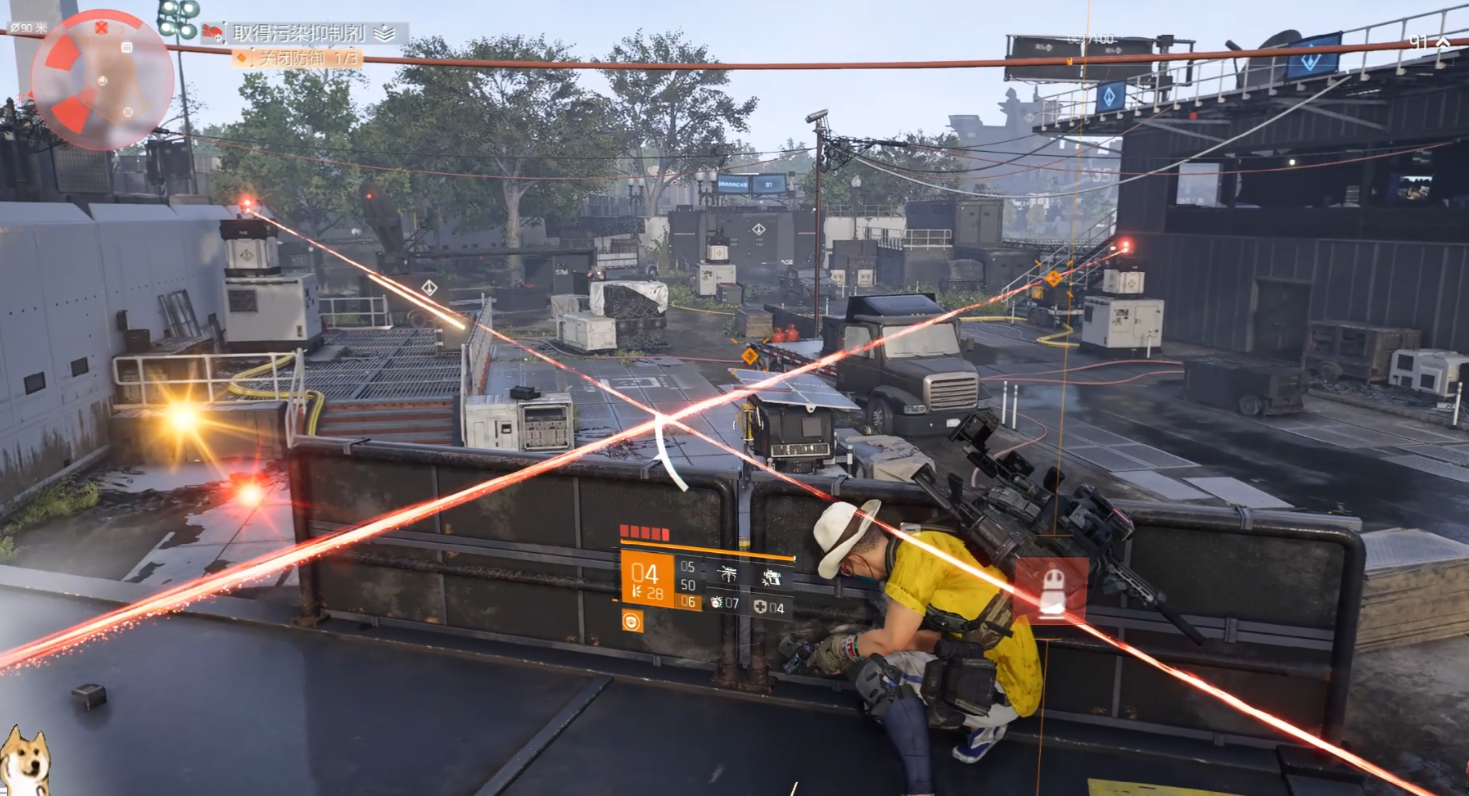
Task: Click the red X marker on minimap
Action: coord(100,27)
